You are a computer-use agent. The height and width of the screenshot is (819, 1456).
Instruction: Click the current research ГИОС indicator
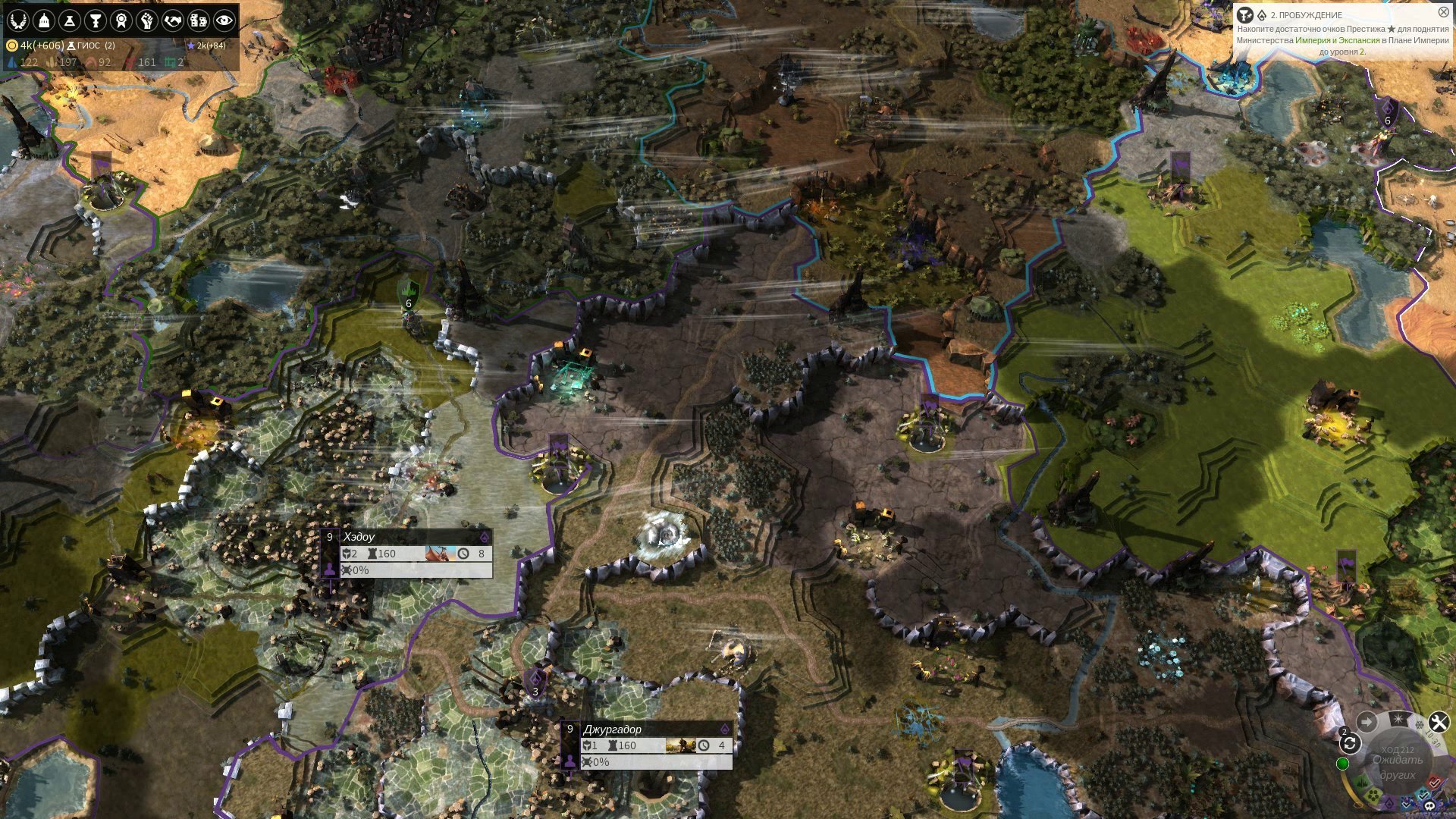pyautogui.click(x=88, y=45)
